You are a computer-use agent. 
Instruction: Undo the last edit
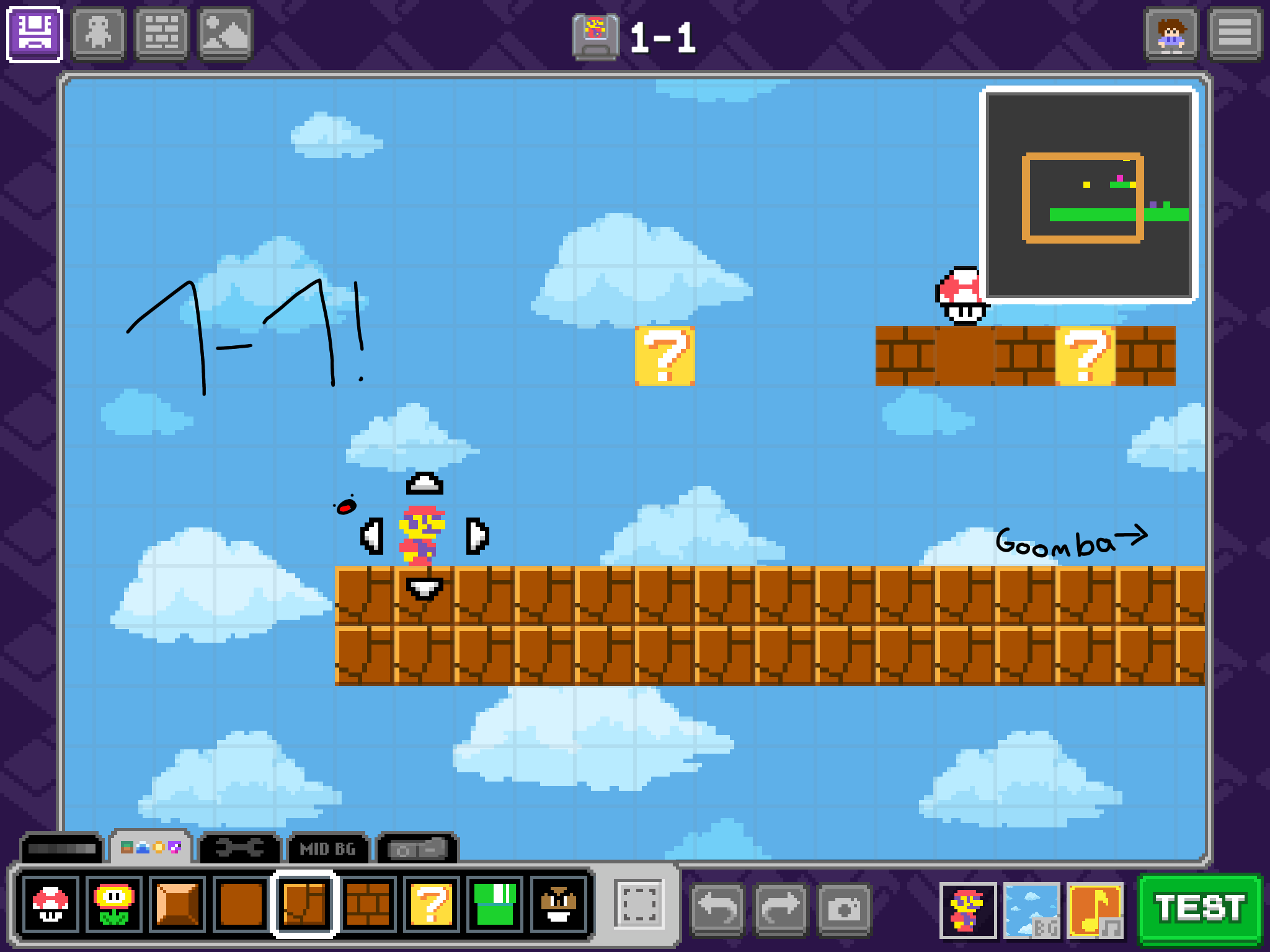pyautogui.click(x=717, y=909)
